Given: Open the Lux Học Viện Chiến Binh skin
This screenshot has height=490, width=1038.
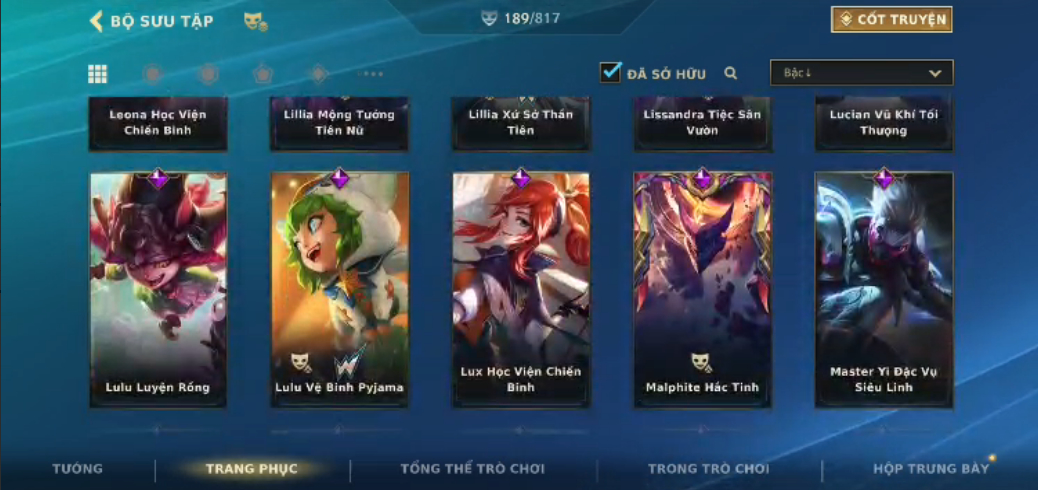Looking at the screenshot, I should [x=520, y=289].
